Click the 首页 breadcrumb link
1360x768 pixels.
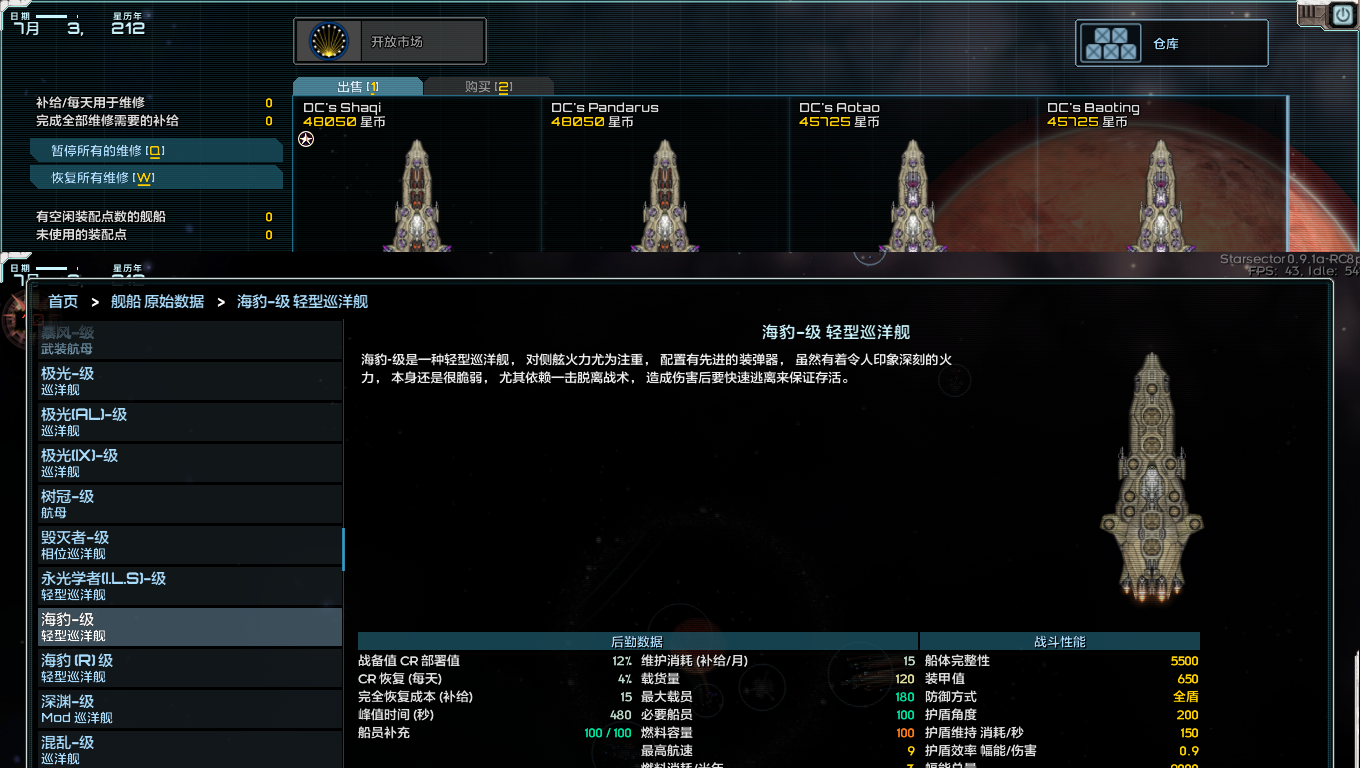[62, 300]
